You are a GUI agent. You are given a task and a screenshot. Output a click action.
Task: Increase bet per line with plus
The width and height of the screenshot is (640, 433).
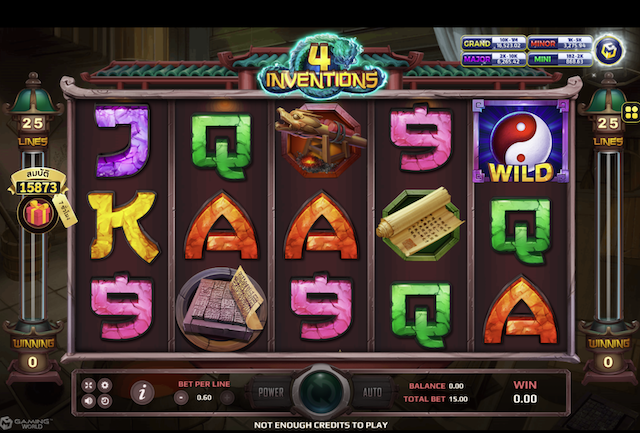click(227, 397)
